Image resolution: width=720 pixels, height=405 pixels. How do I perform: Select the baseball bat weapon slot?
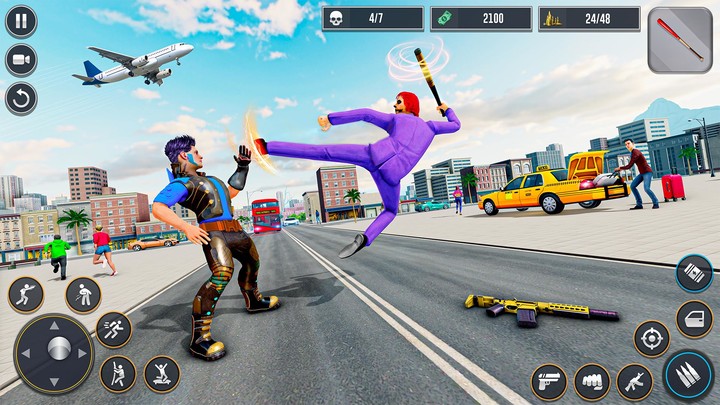point(680,41)
